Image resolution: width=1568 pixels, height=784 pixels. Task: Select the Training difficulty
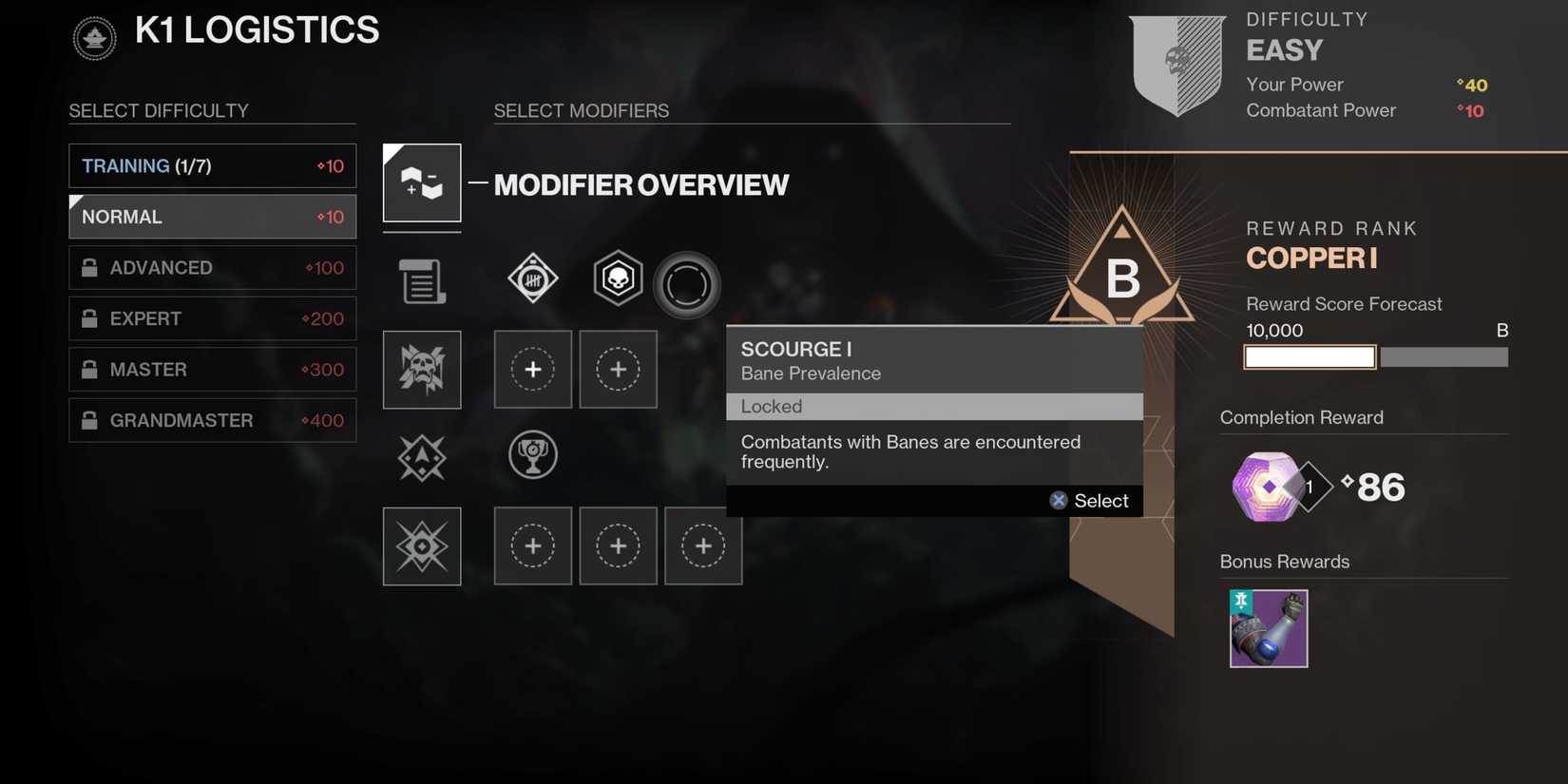211,165
